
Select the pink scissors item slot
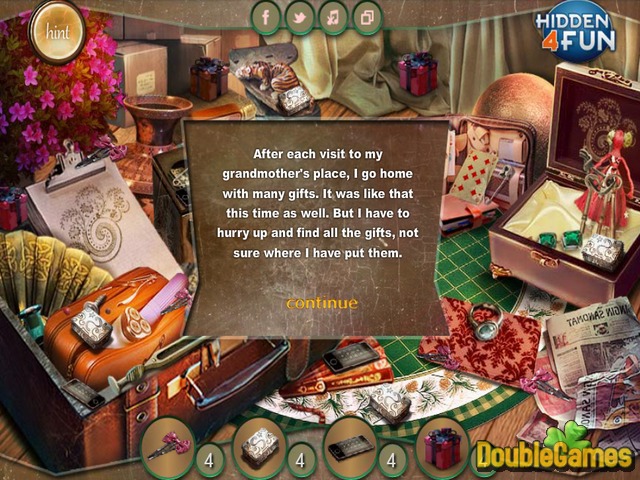(x=166, y=446)
